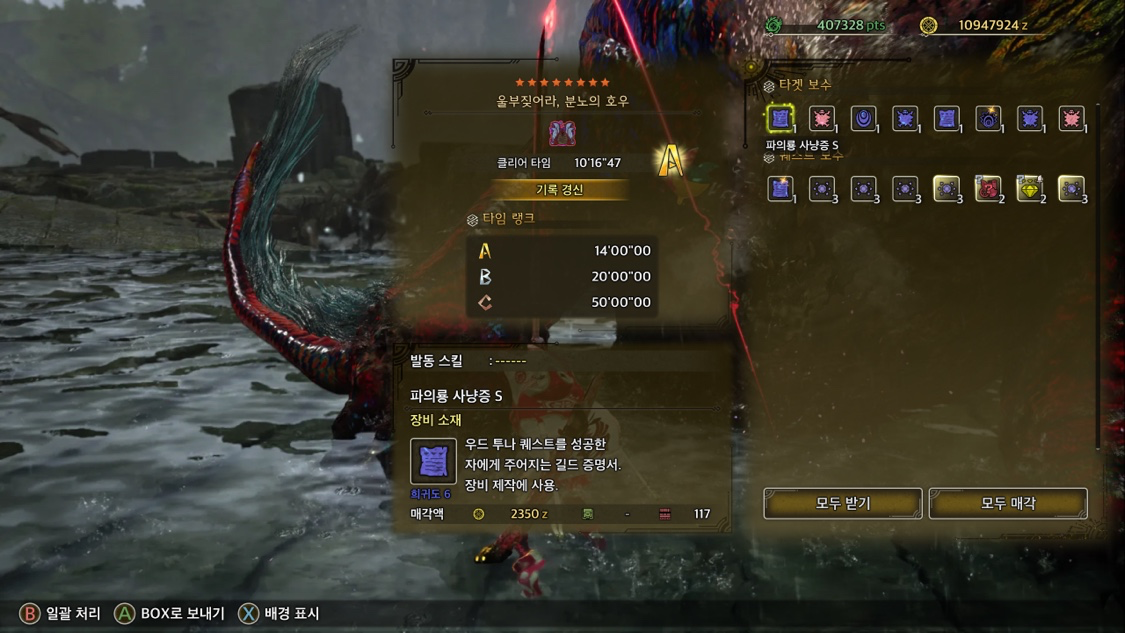The image size is (1125, 633).
Task: Select the 파의룡 사냥증 S item detail icon
Action: click(433, 461)
